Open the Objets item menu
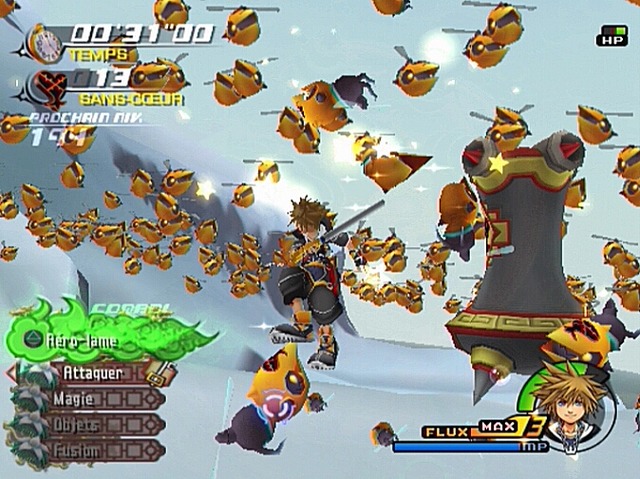 coord(80,425)
